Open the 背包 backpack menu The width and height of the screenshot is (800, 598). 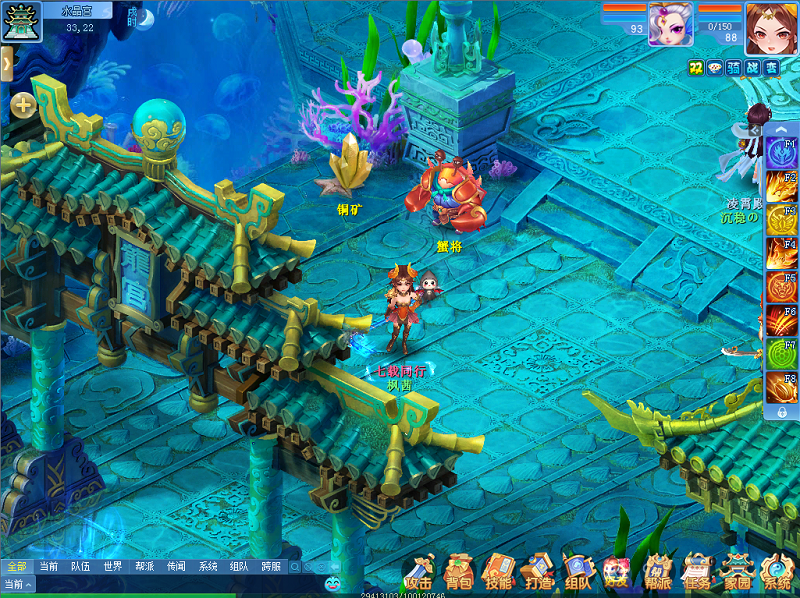[x=459, y=572]
